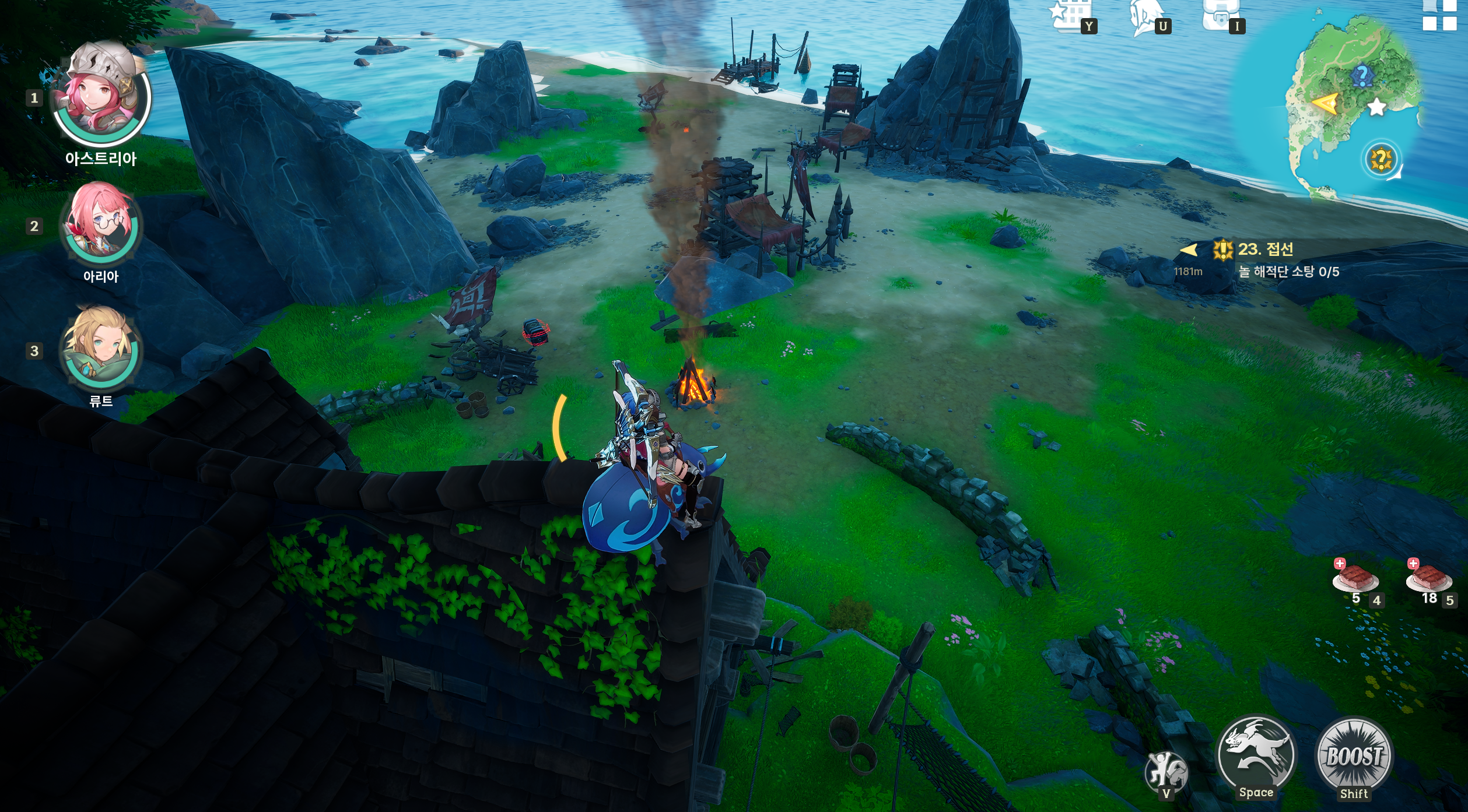Activate the BOOST mount ability
The height and width of the screenshot is (812, 1468).
tap(1354, 756)
